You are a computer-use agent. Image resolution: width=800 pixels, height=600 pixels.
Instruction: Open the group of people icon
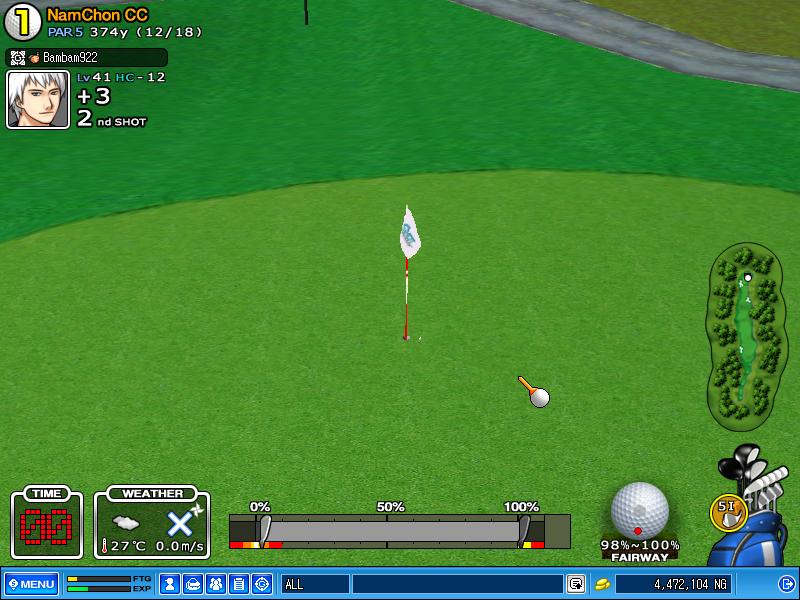216,584
